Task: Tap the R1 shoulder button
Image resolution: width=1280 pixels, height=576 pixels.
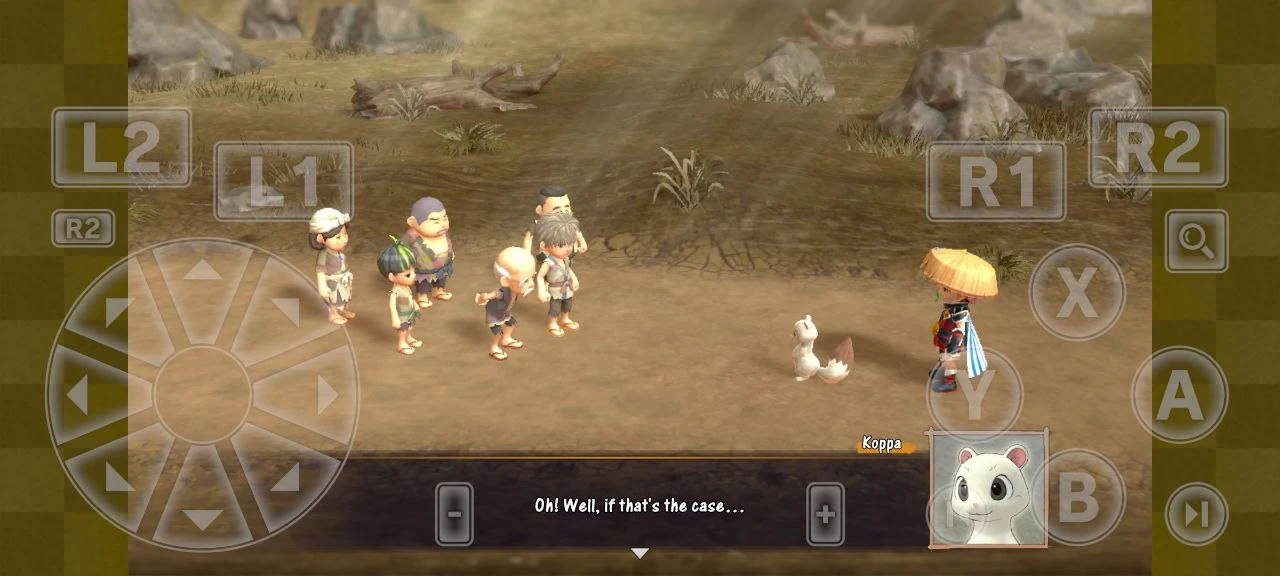Action: pos(995,181)
